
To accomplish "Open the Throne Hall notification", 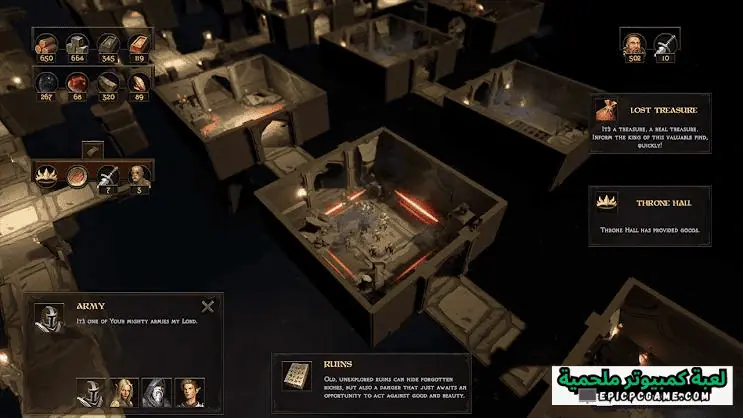I will [651, 213].
